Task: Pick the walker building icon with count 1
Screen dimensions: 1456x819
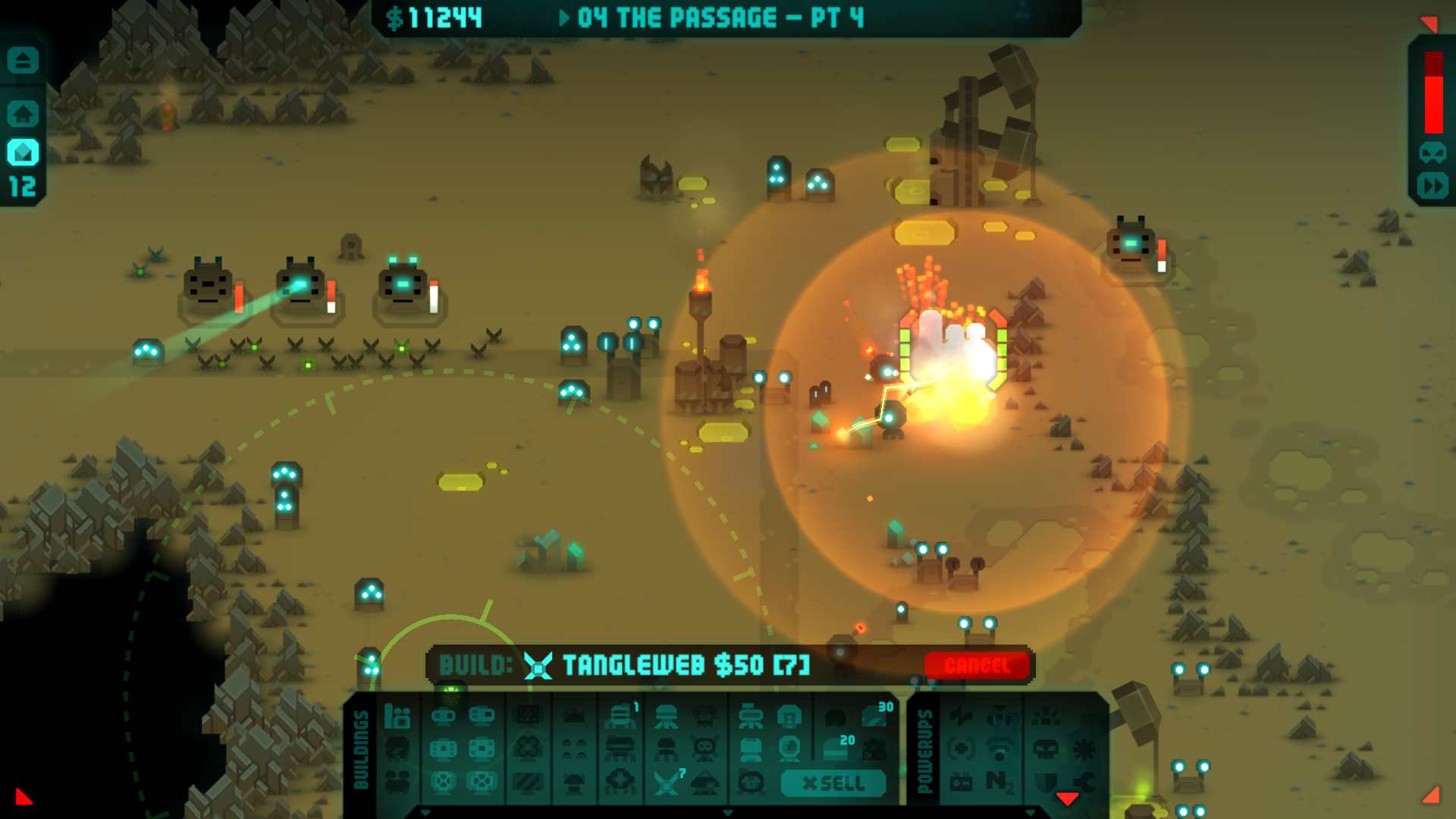Action: coord(620,715)
